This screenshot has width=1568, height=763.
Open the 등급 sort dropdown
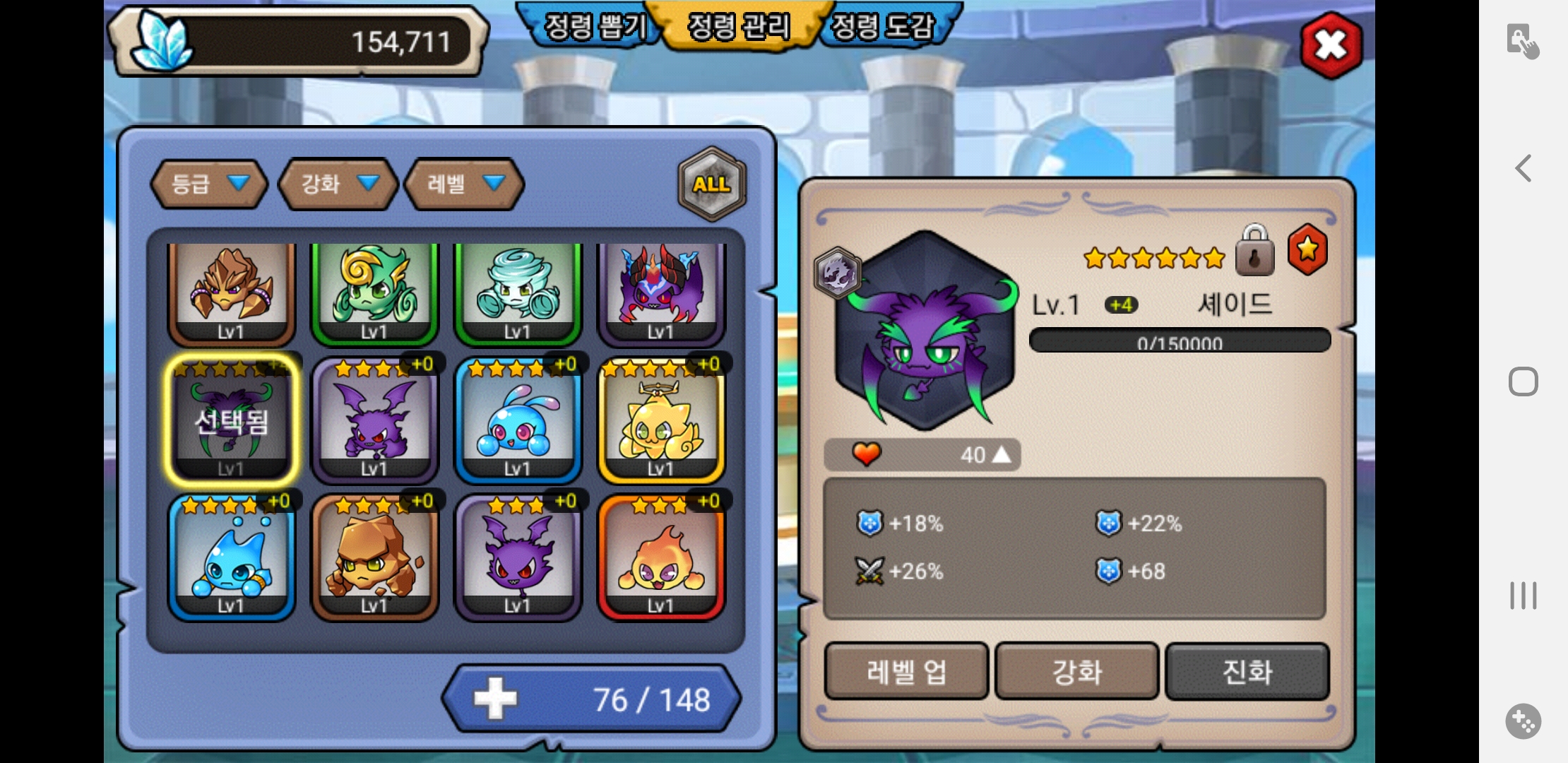(209, 184)
